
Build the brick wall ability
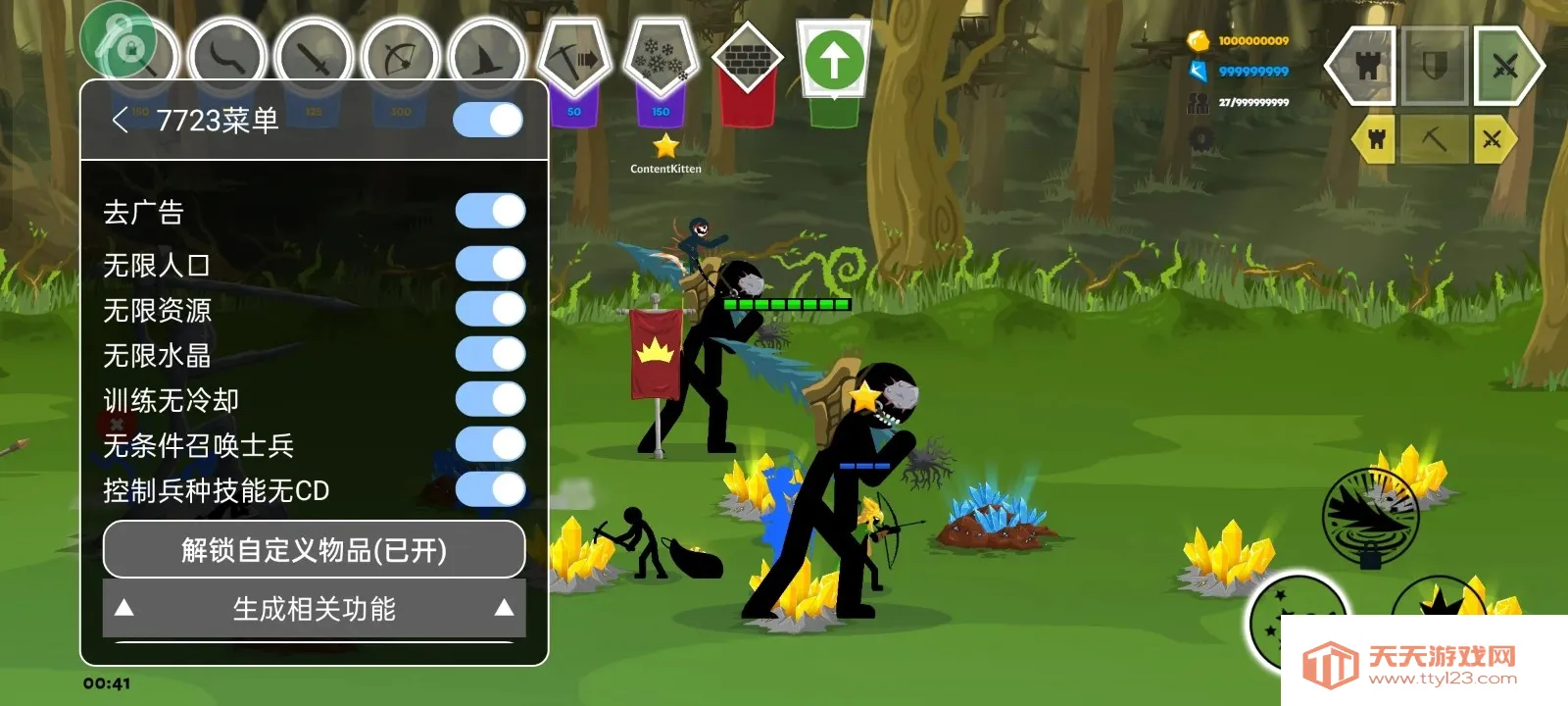[x=747, y=61]
